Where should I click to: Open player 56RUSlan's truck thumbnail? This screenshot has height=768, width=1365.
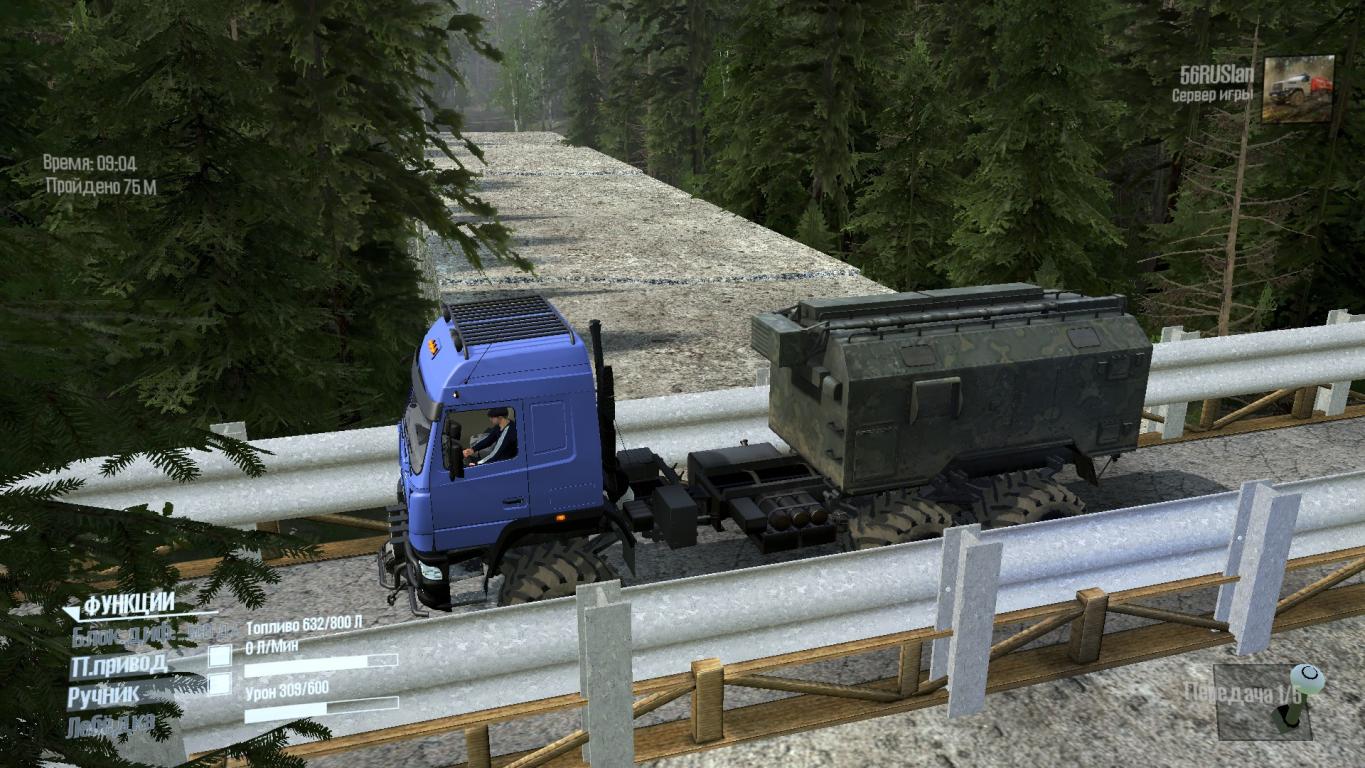click(x=1298, y=89)
